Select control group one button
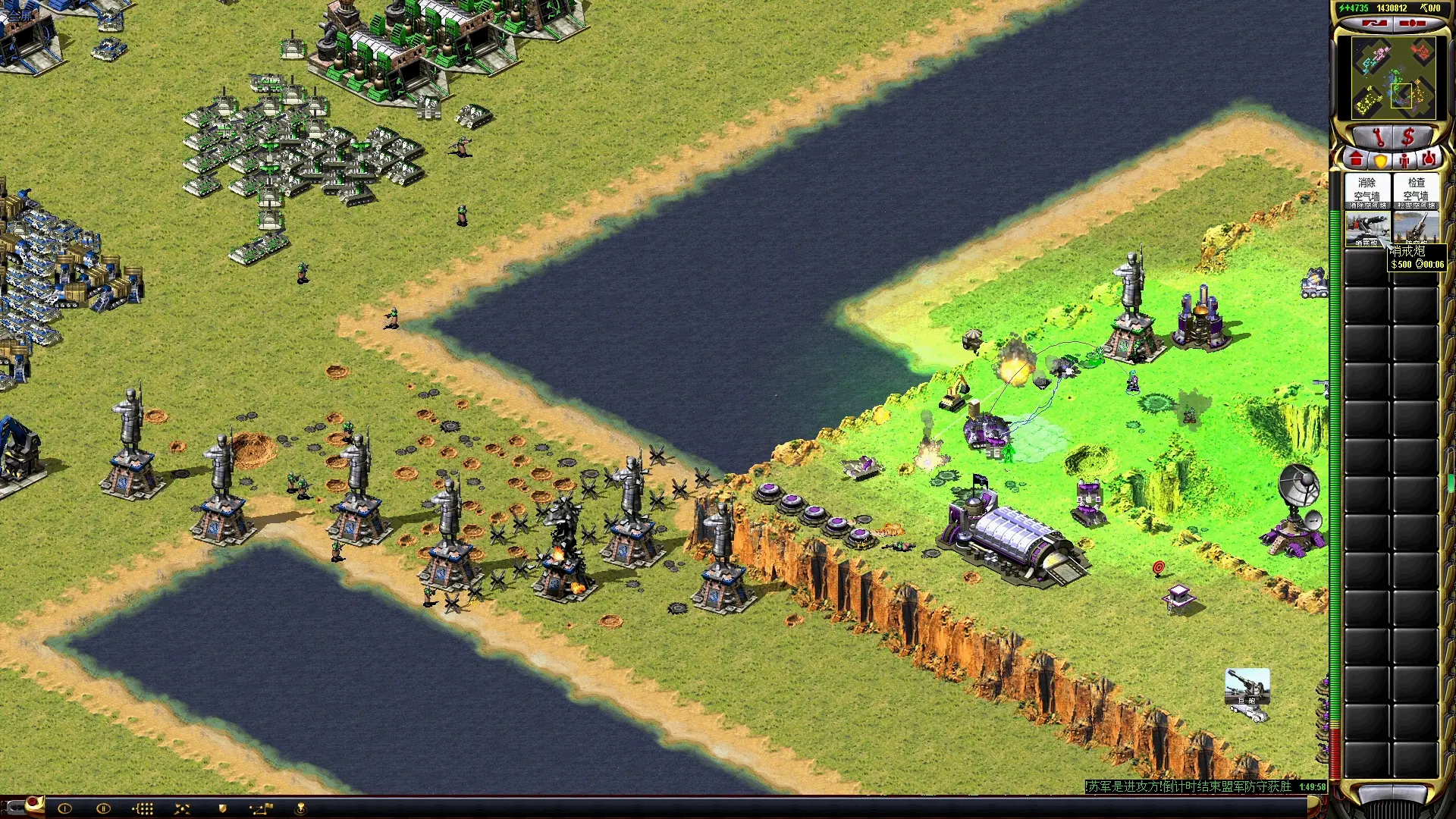Screen dimensions: 1456x819 point(64,808)
